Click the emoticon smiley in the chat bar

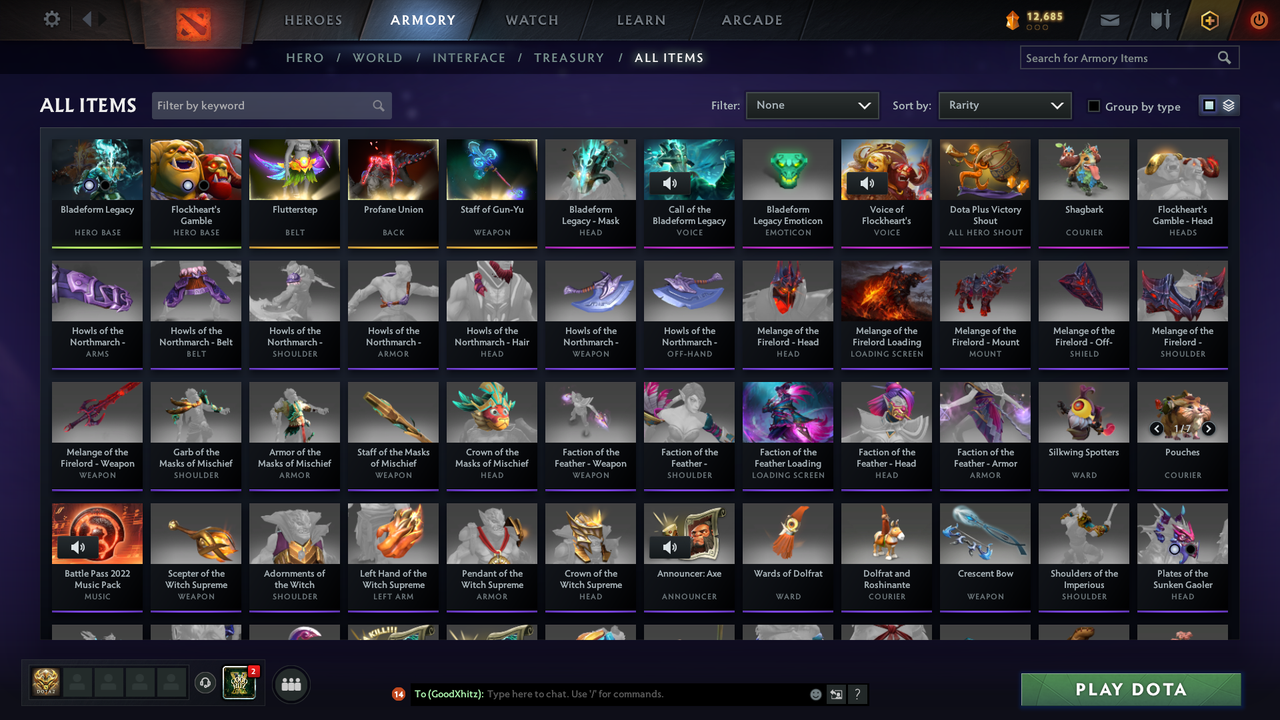815,693
